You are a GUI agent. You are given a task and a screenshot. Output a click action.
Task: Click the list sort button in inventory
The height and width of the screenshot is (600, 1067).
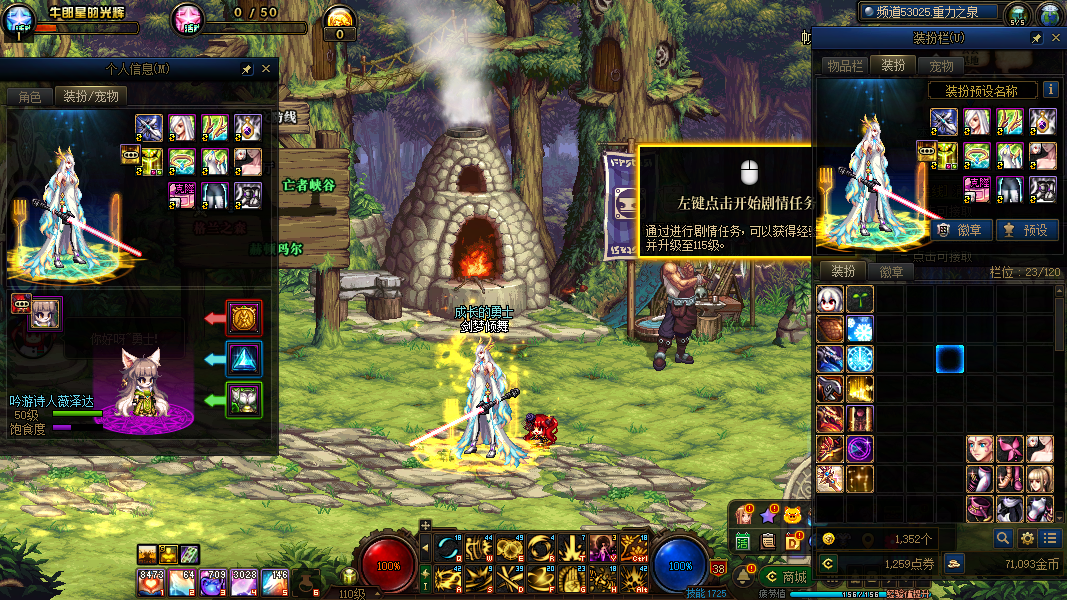click(x=1049, y=539)
